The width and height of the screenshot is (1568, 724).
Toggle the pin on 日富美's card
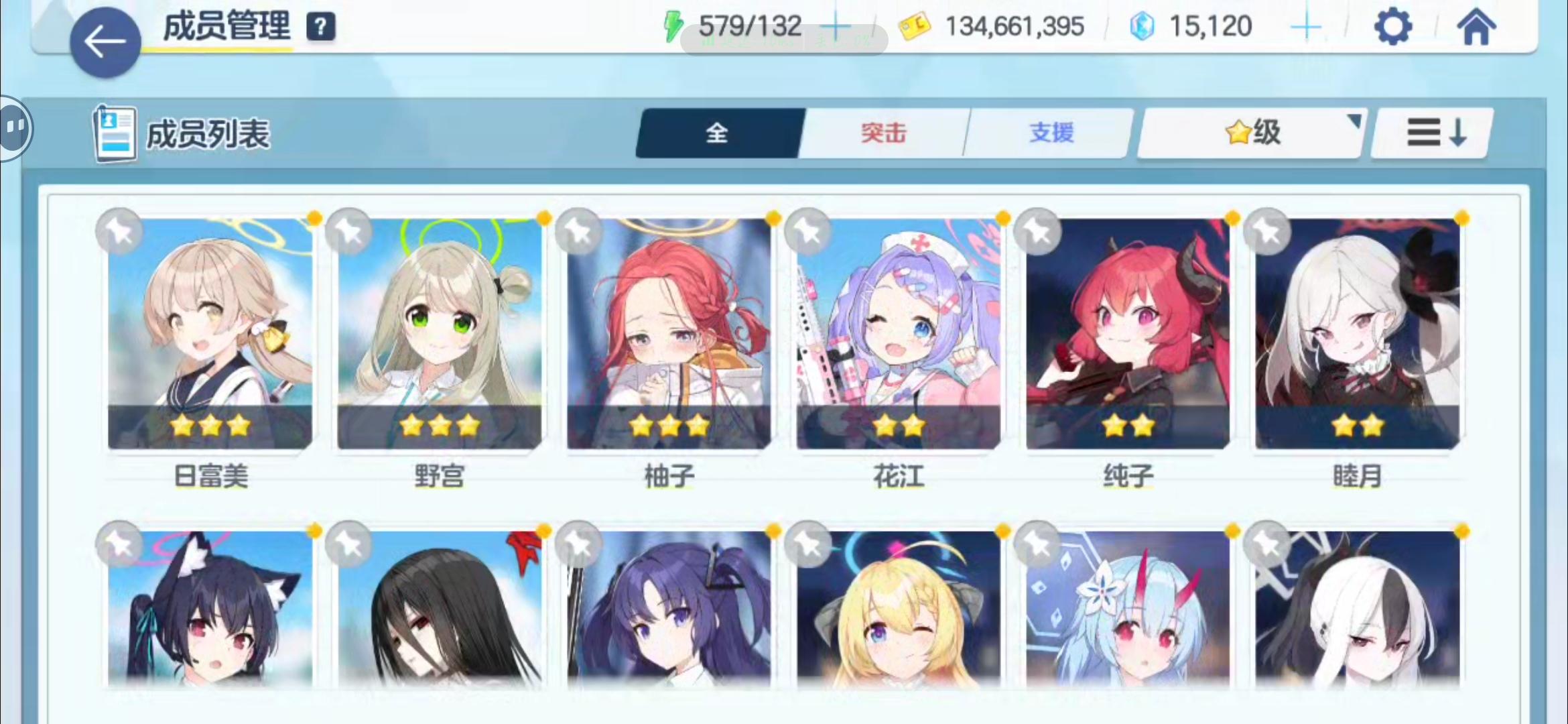(x=119, y=231)
